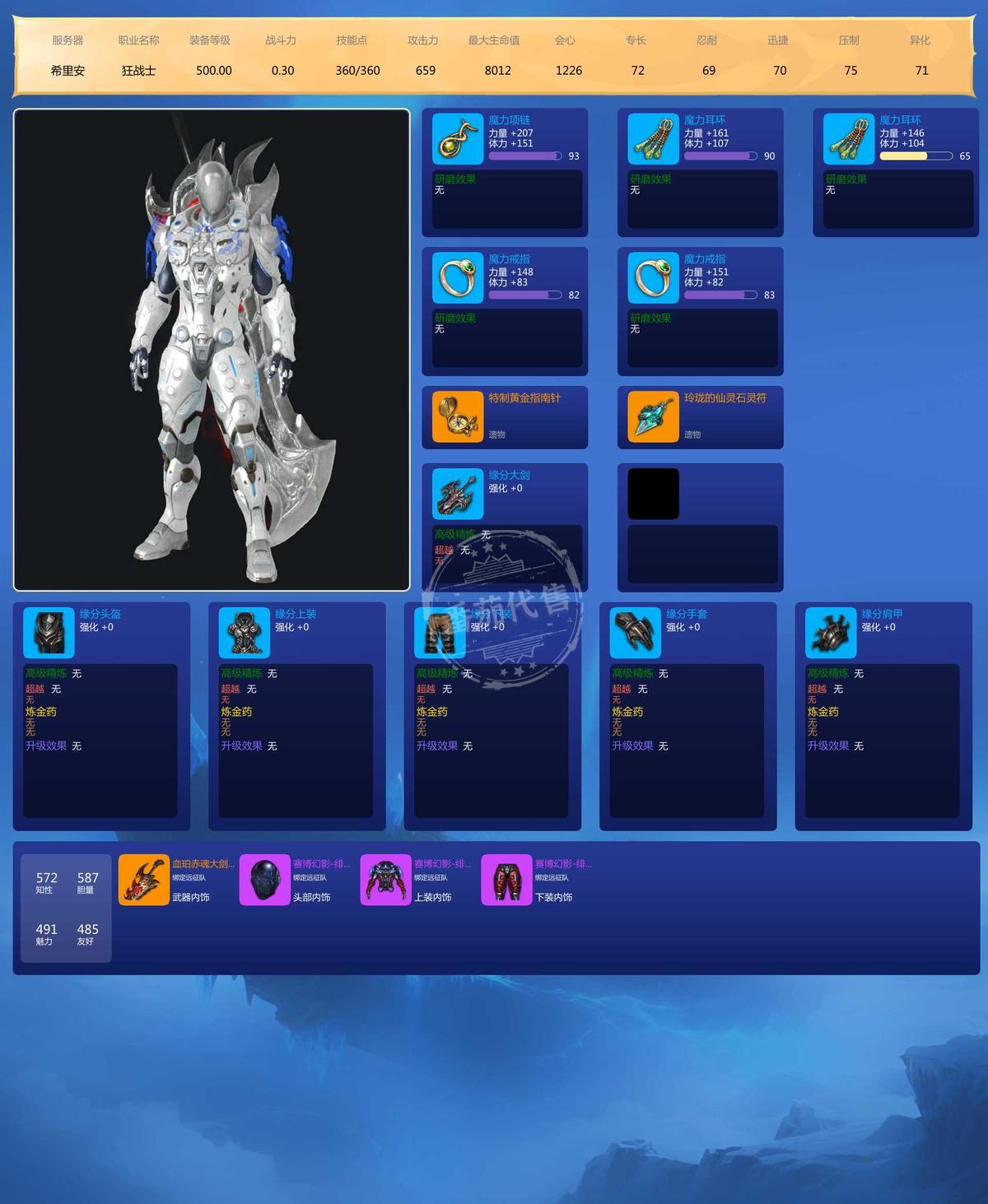Select the 缘分头盔 helmet slot
Viewport: 988px width, 1204px height.
pos(49,633)
